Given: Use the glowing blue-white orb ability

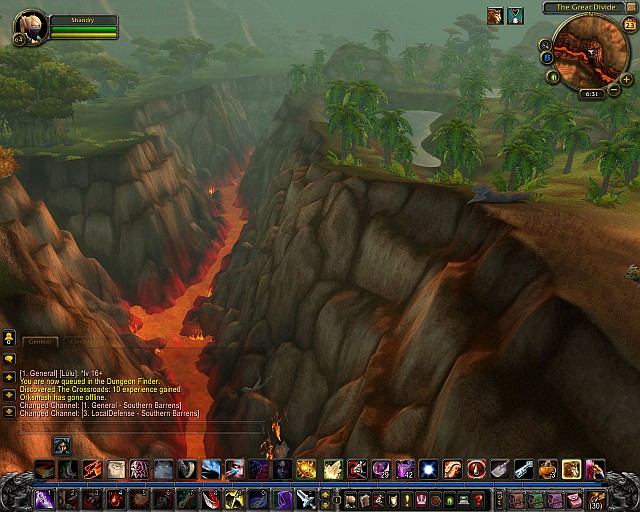Looking at the screenshot, I should [428, 469].
